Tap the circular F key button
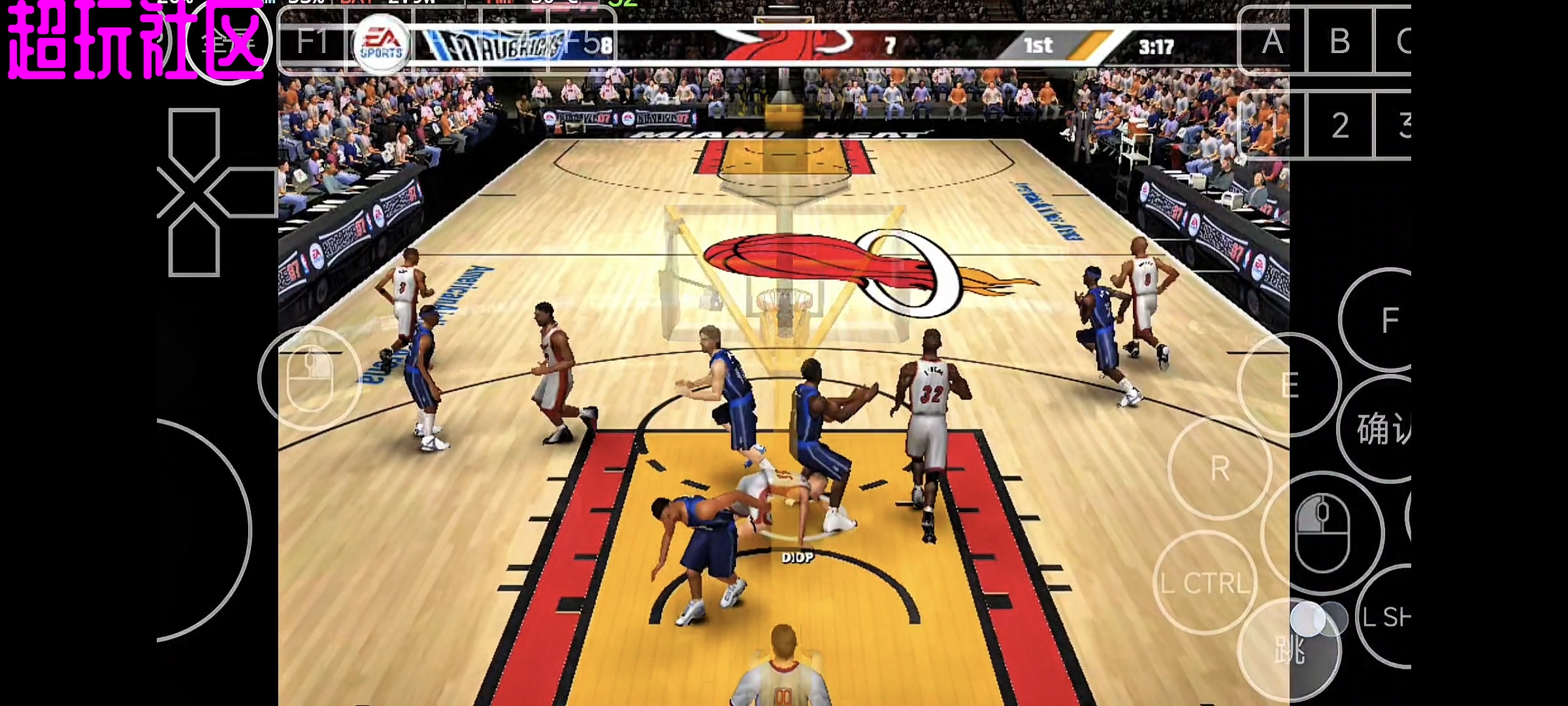 point(1389,320)
